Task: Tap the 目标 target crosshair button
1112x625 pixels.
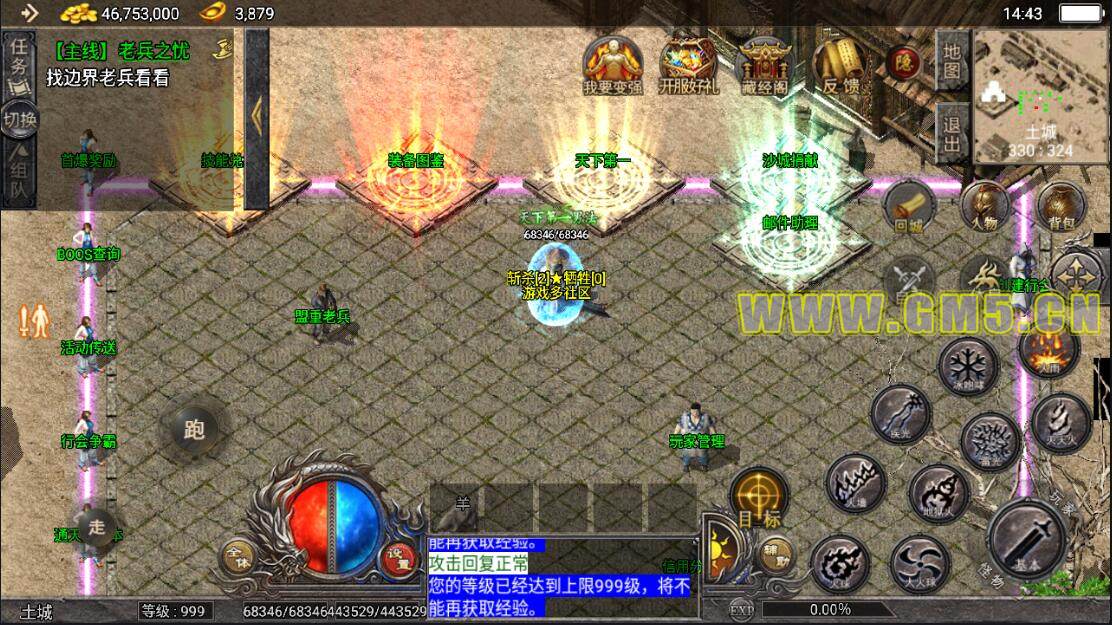Action: (758, 497)
